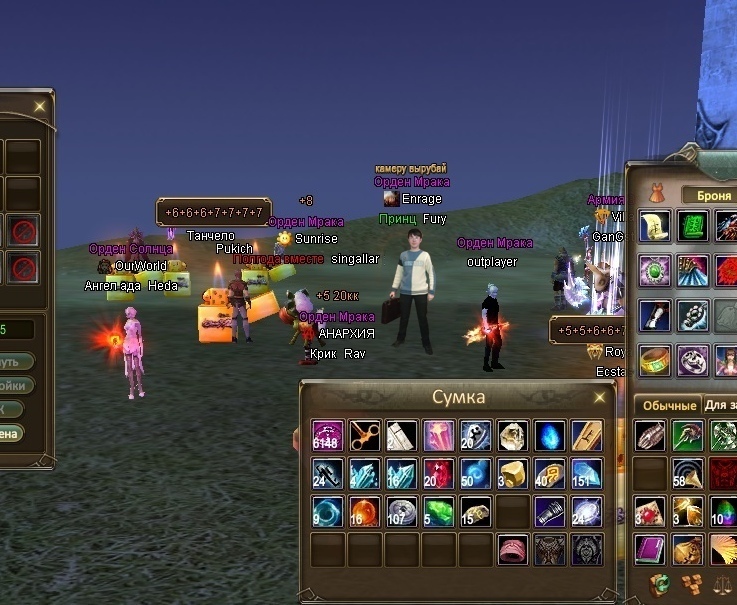Viewport: 737px width, 605px height.
Task: Click the golden ring with green gem
Action: pos(655,360)
